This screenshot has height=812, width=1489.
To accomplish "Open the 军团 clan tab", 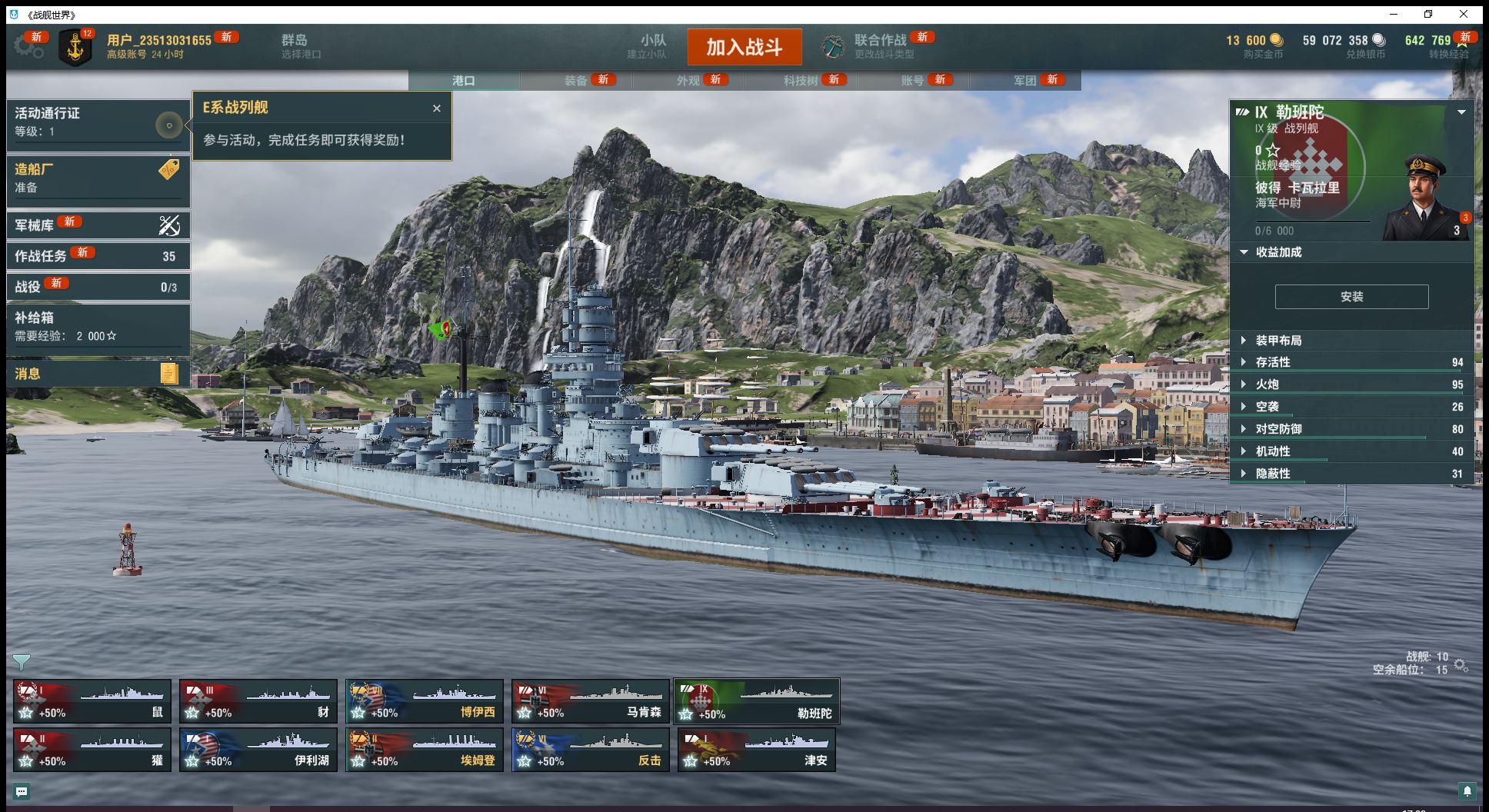I will point(1025,80).
